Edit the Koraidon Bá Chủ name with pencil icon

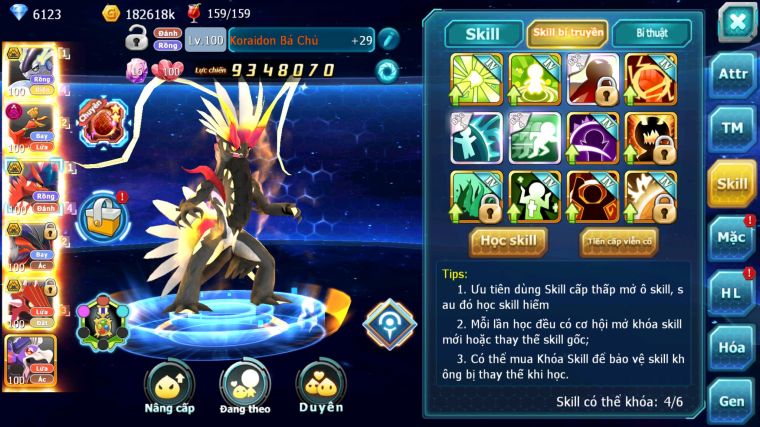click(389, 39)
